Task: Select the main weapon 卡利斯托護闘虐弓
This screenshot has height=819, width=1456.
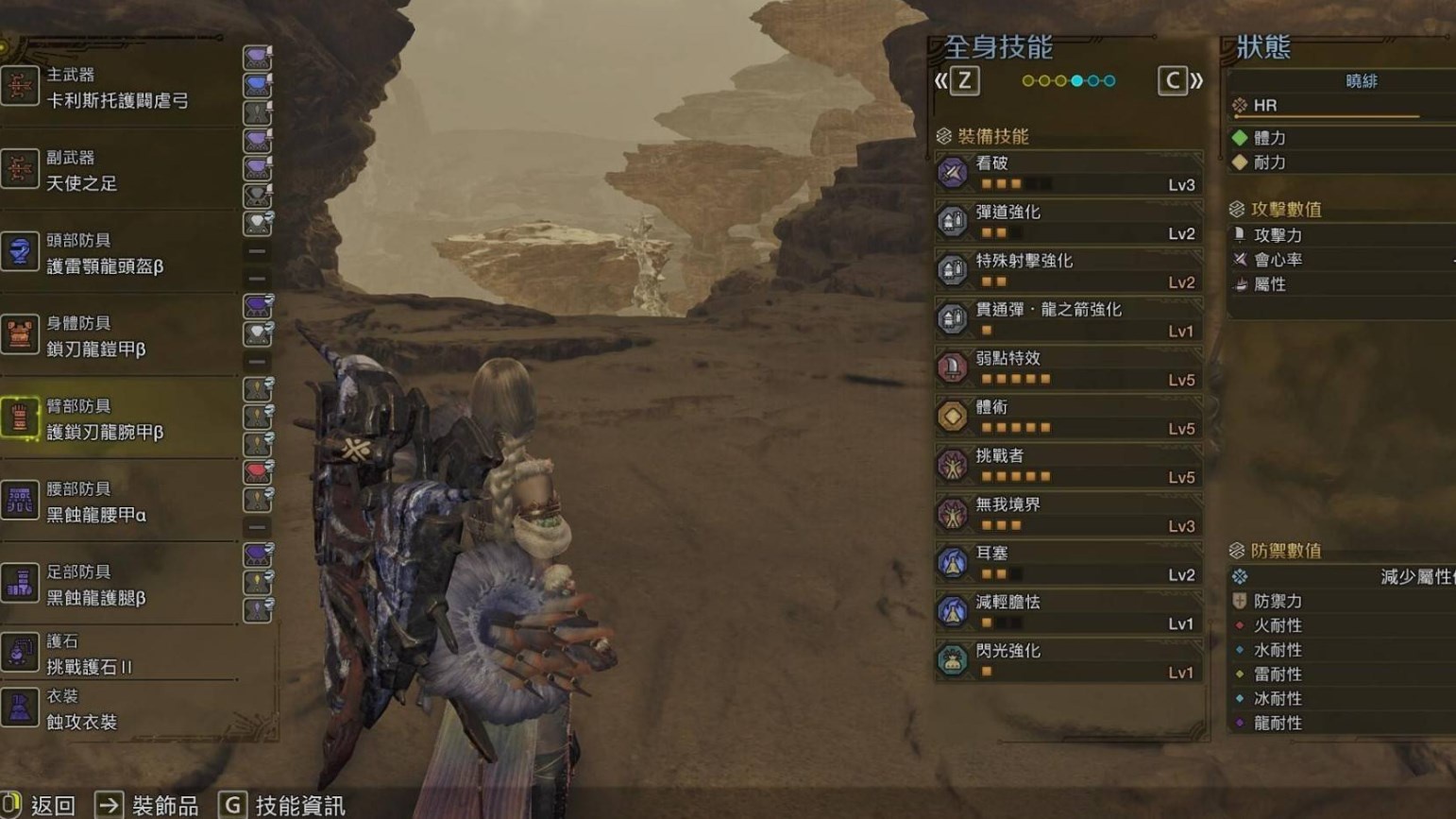Action: click(117, 89)
